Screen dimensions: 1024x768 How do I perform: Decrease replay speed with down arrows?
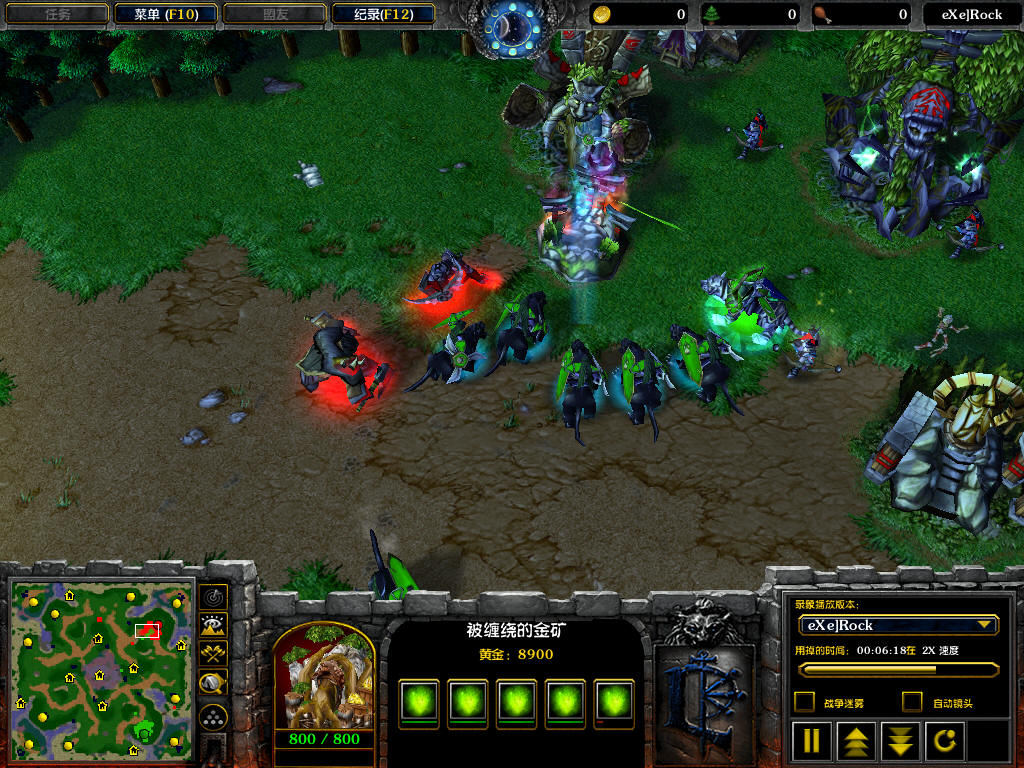[901, 741]
